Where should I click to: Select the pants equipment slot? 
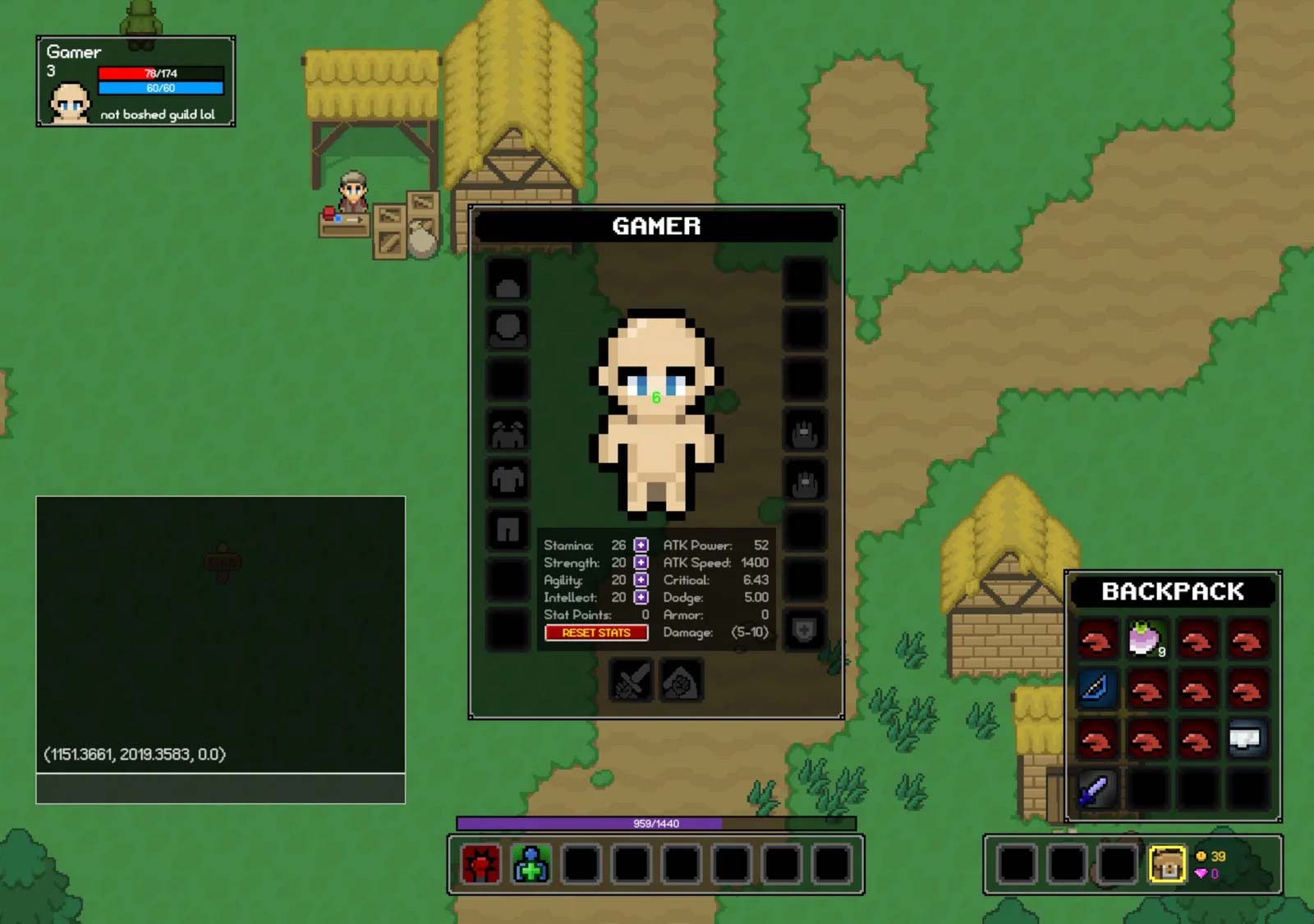click(x=508, y=530)
